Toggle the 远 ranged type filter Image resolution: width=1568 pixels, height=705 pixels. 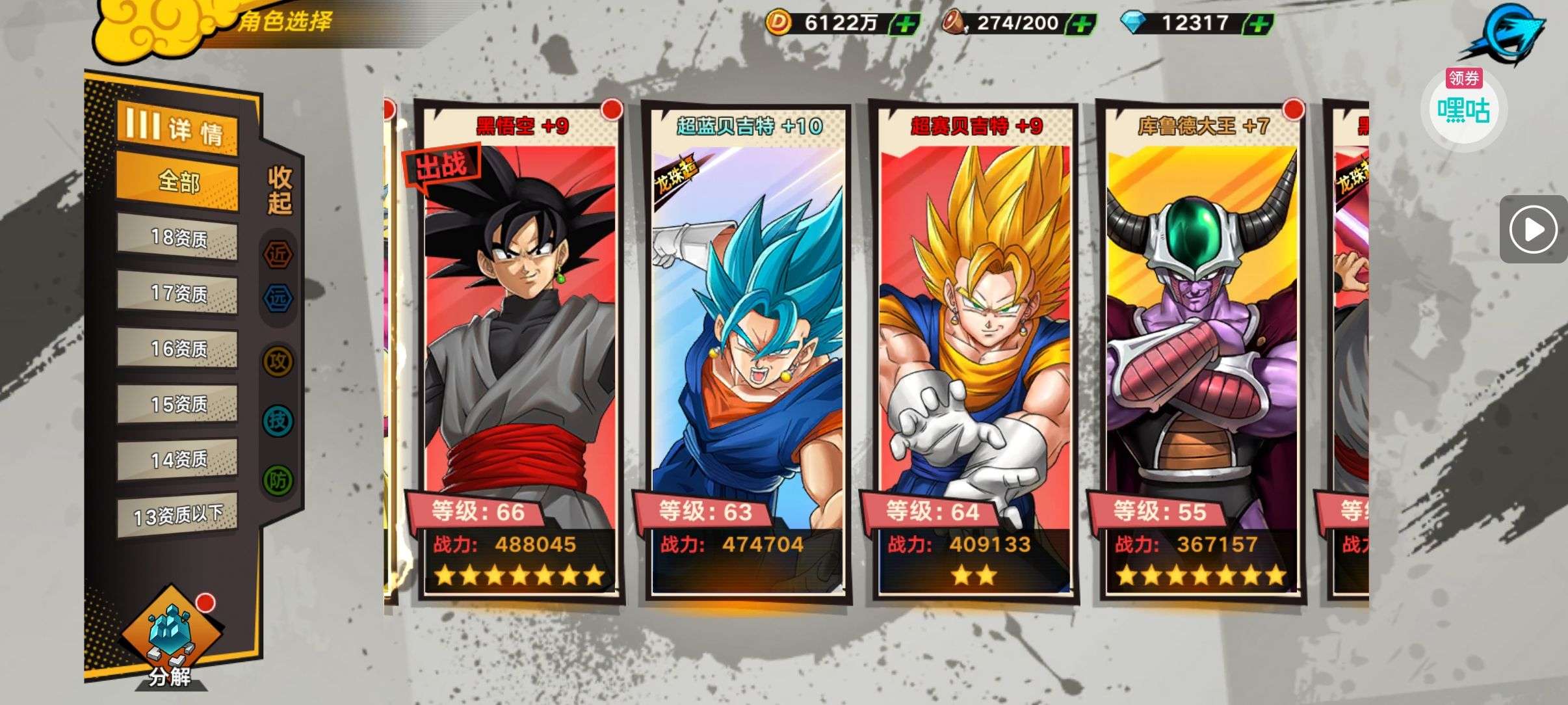click(278, 299)
